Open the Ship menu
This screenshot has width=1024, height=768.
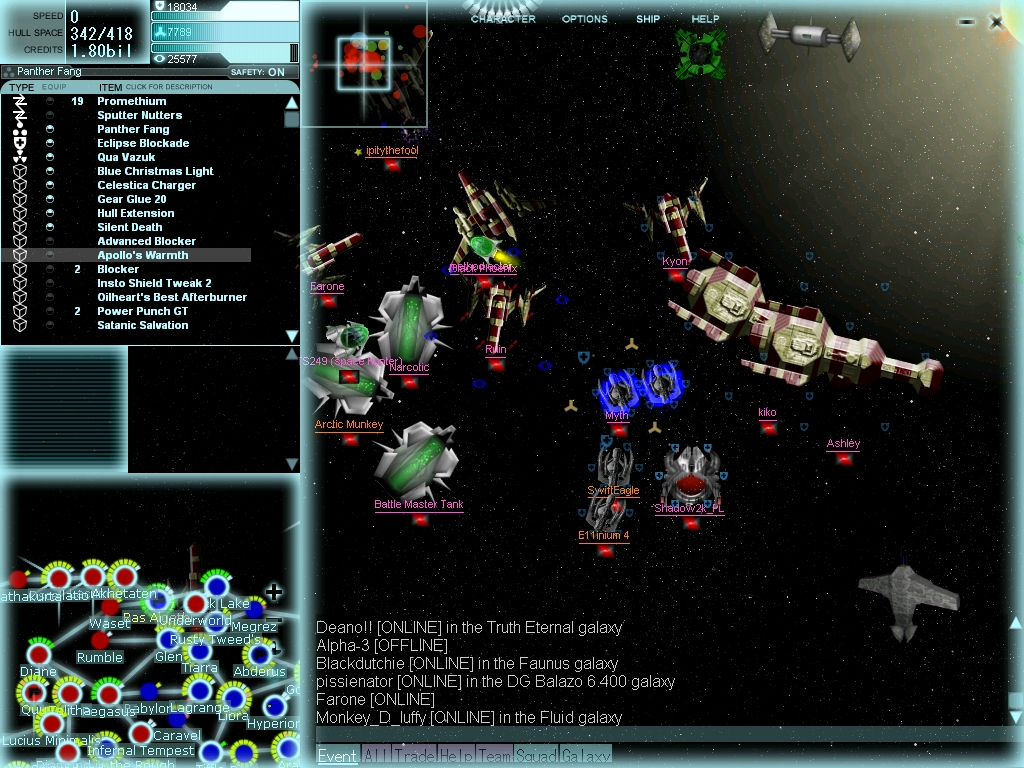[x=648, y=19]
